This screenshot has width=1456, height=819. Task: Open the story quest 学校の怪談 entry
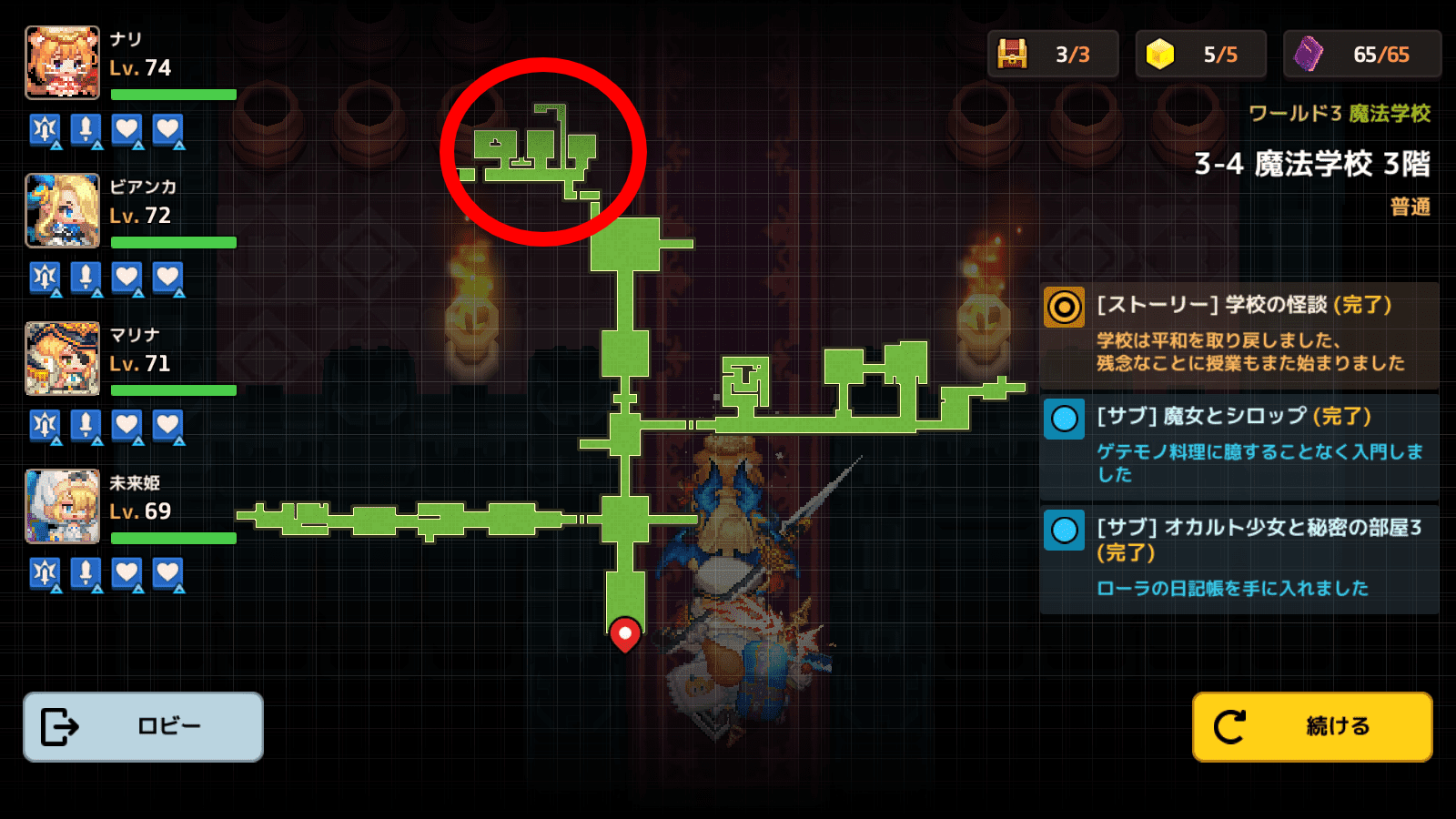[x=1239, y=334]
